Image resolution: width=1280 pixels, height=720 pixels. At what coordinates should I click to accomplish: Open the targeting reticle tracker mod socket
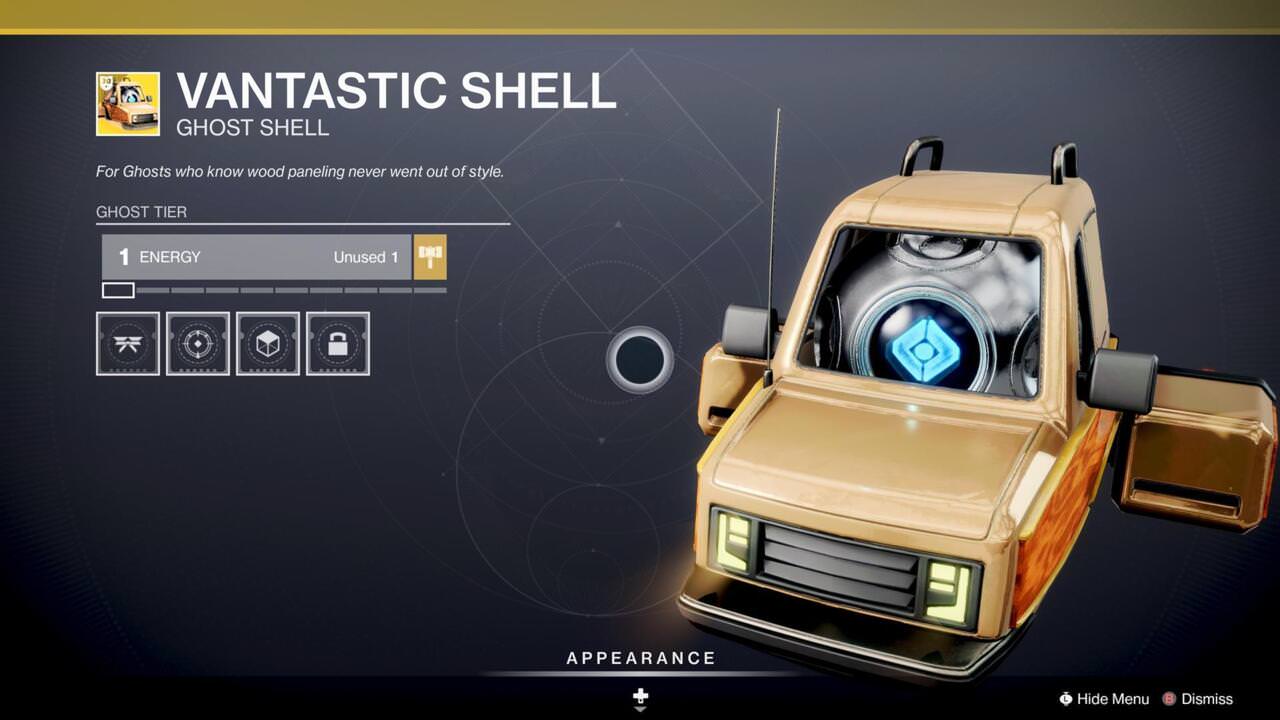coord(198,343)
